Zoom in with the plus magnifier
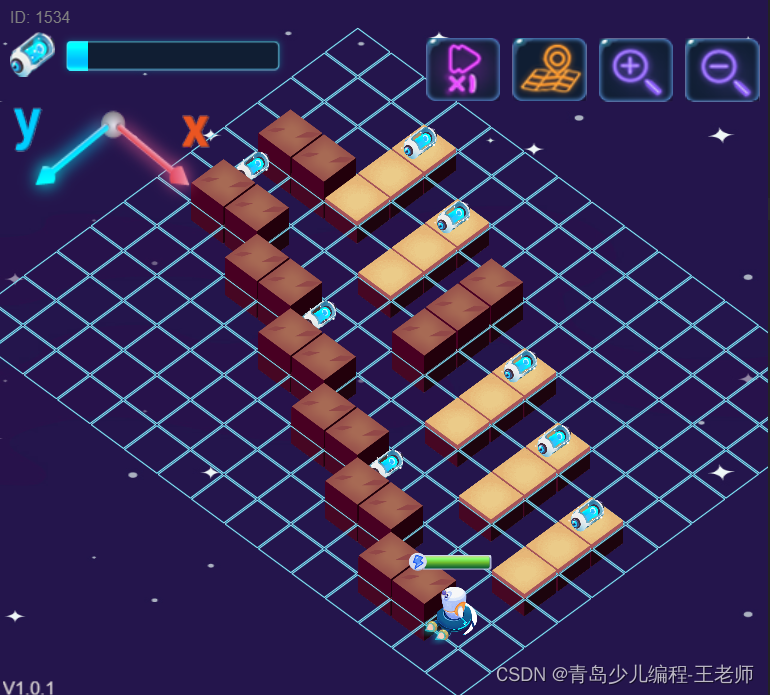770x695 pixels. [636, 69]
